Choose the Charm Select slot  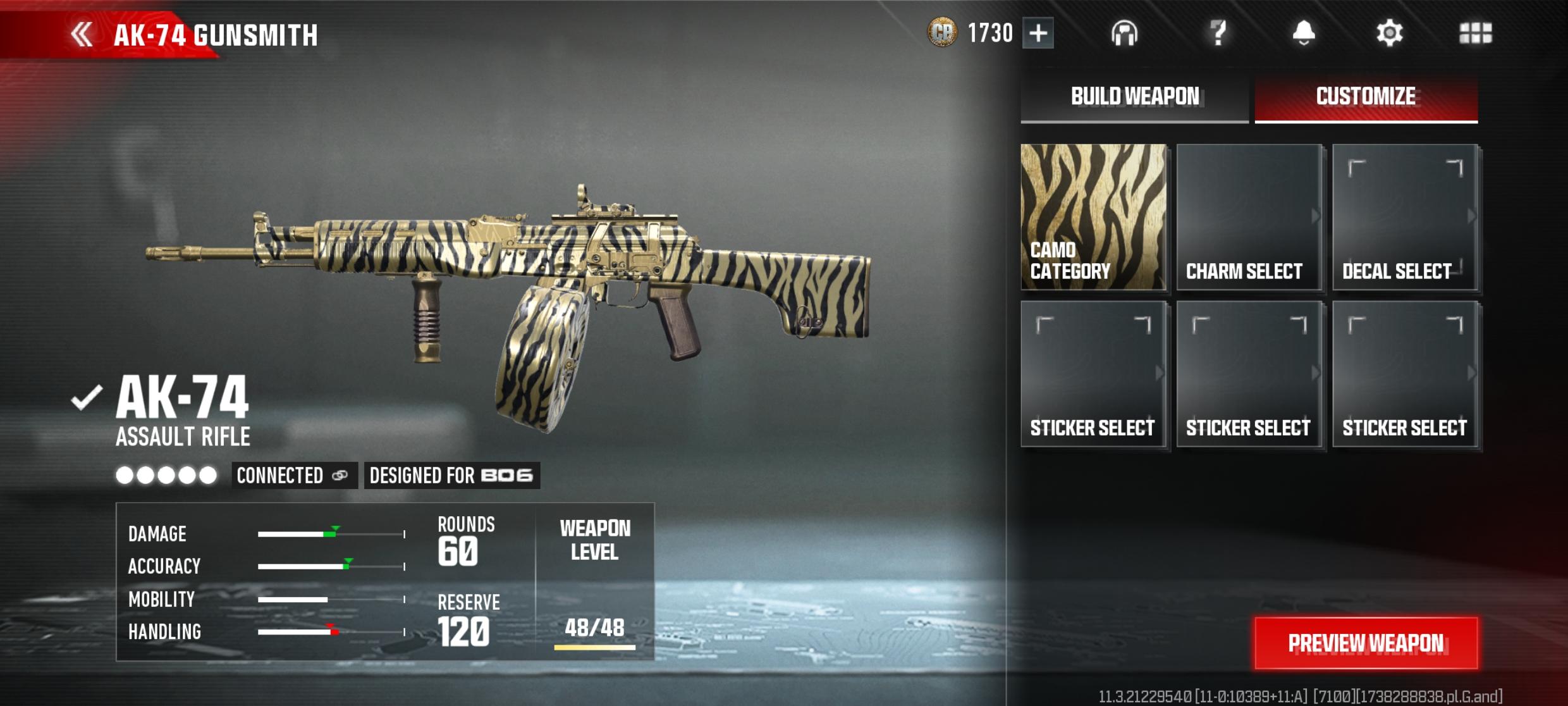(x=1249, y=217)
